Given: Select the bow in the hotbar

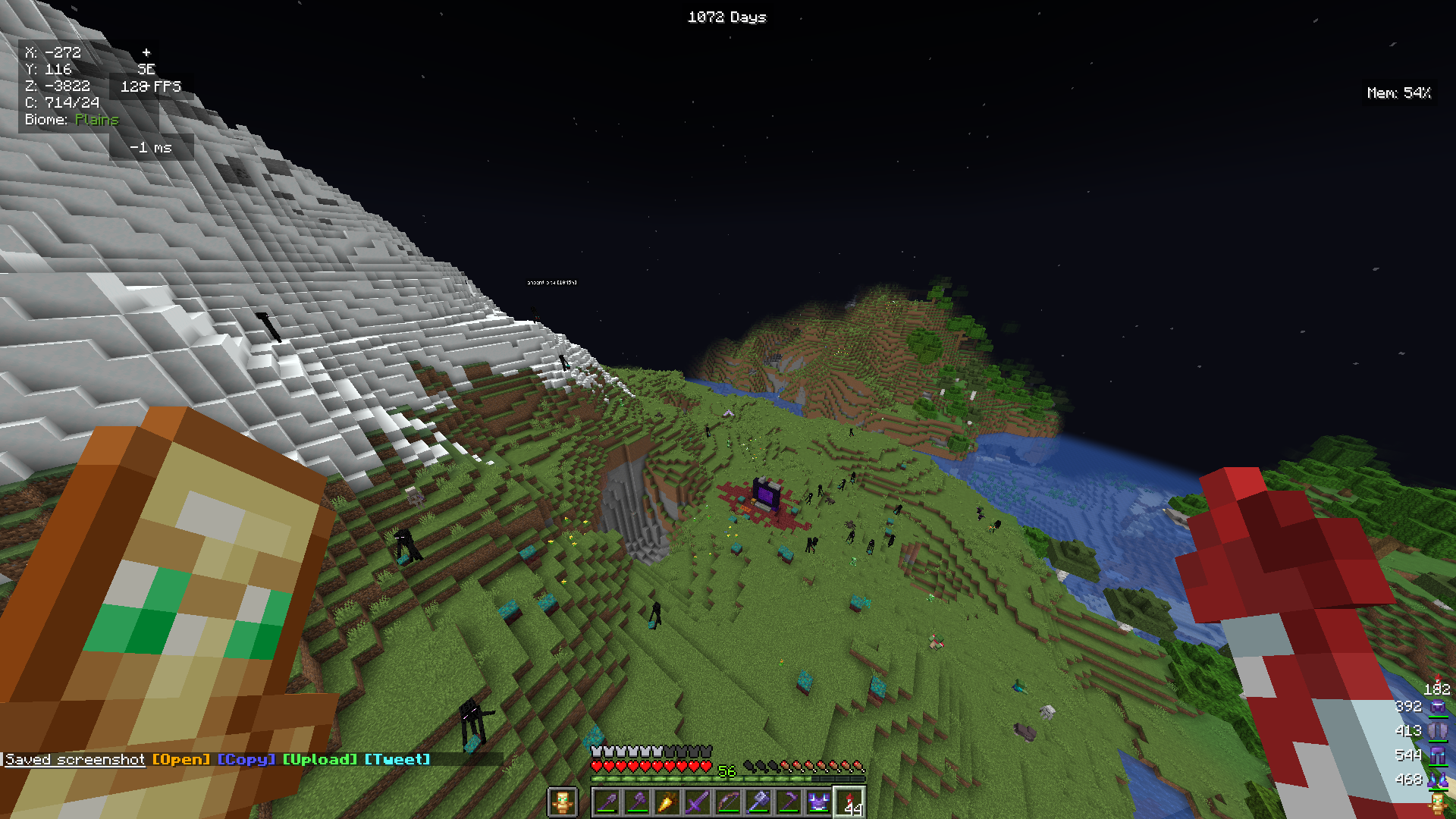Looking at the screenshot, I should click(729, 802).
